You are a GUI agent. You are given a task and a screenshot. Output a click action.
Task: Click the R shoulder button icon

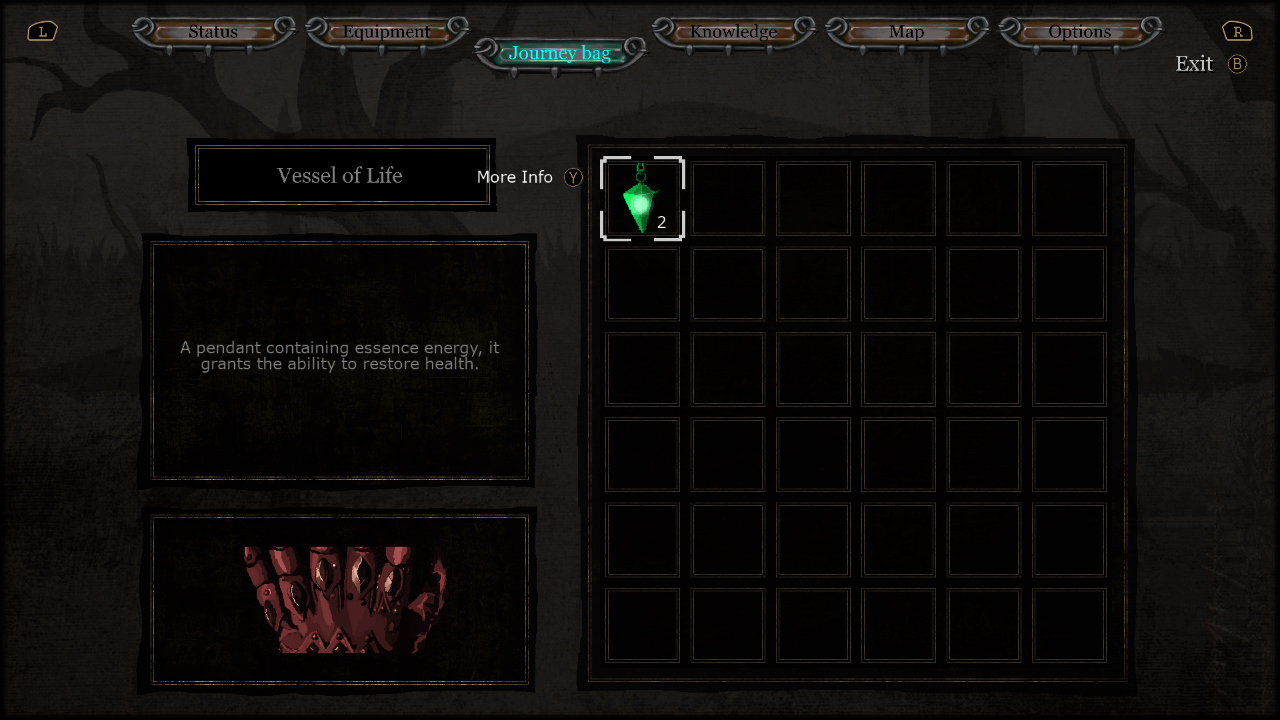click(x=1237, y=31)
